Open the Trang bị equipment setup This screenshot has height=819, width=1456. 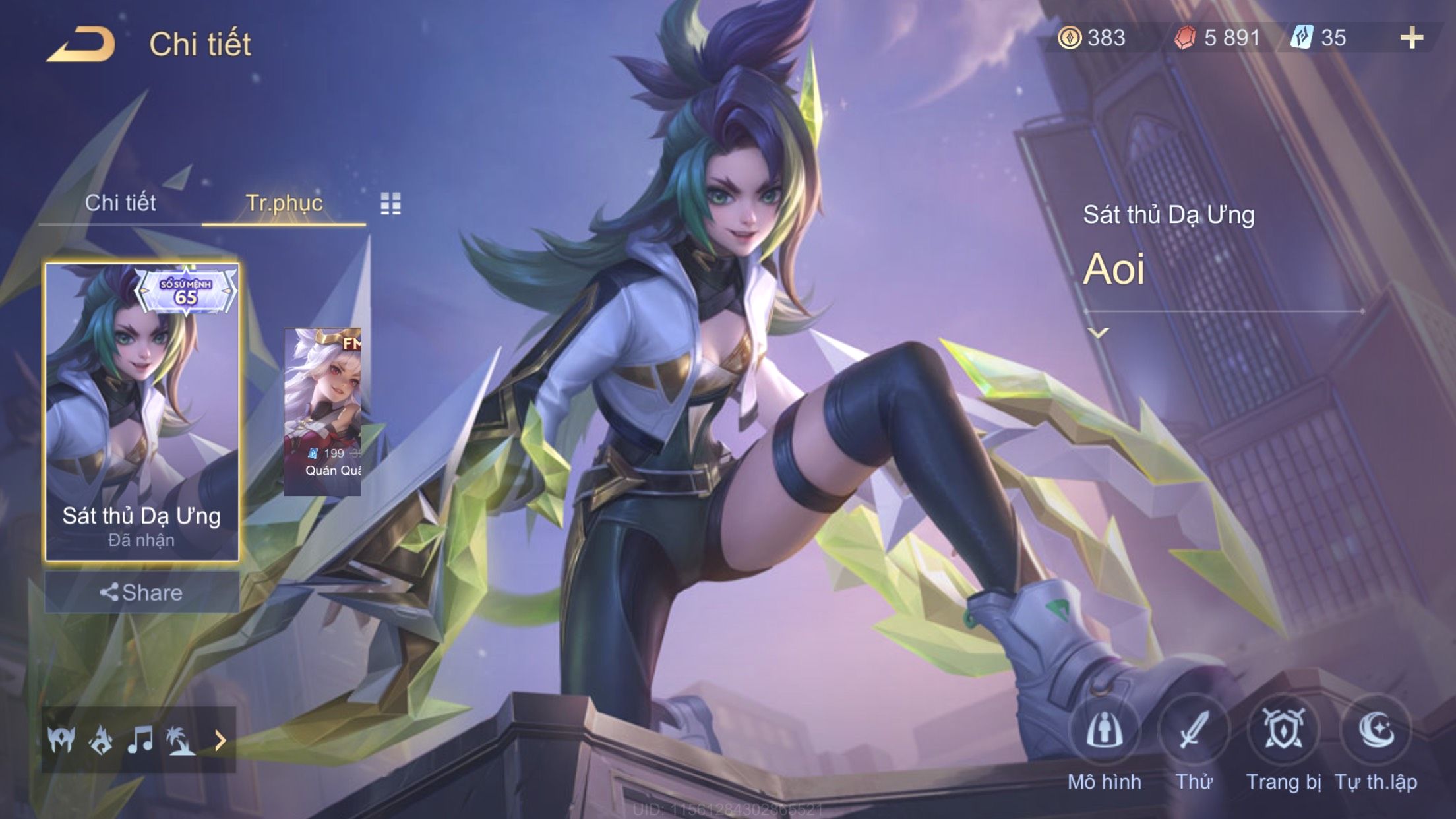click(x=1283, y=731)
